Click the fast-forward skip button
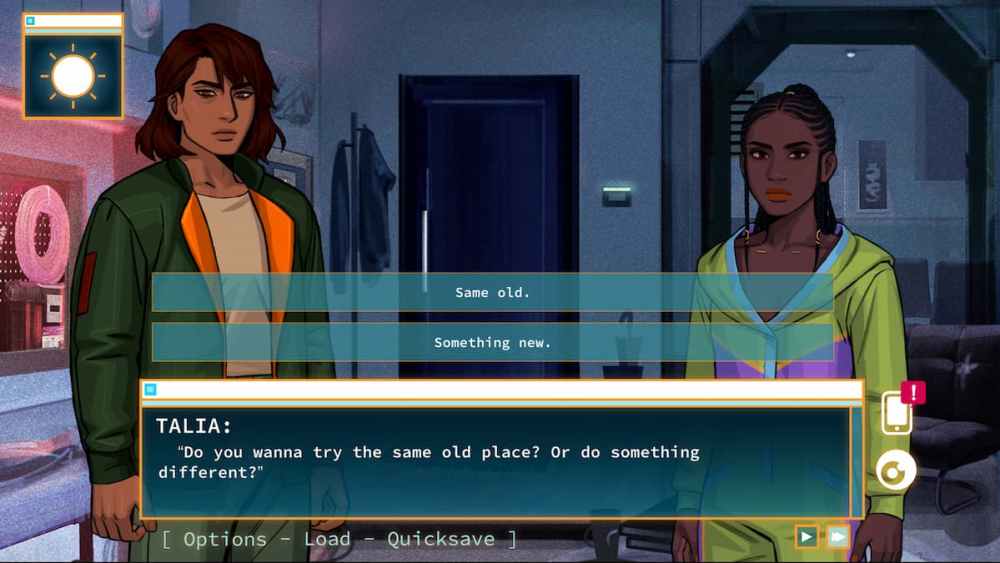 coord(838,537)
